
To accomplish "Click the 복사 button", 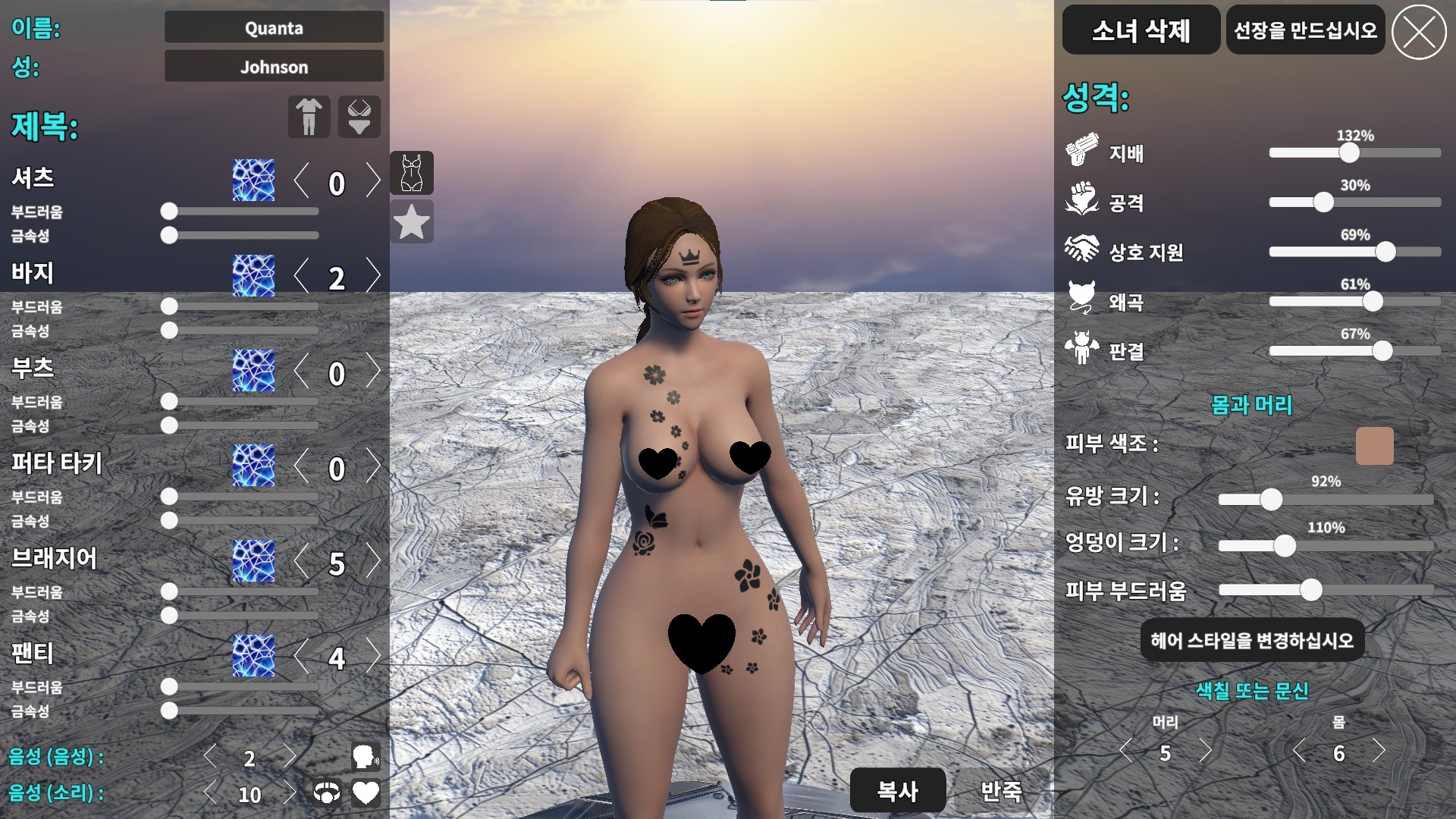I will coord(898,791).
